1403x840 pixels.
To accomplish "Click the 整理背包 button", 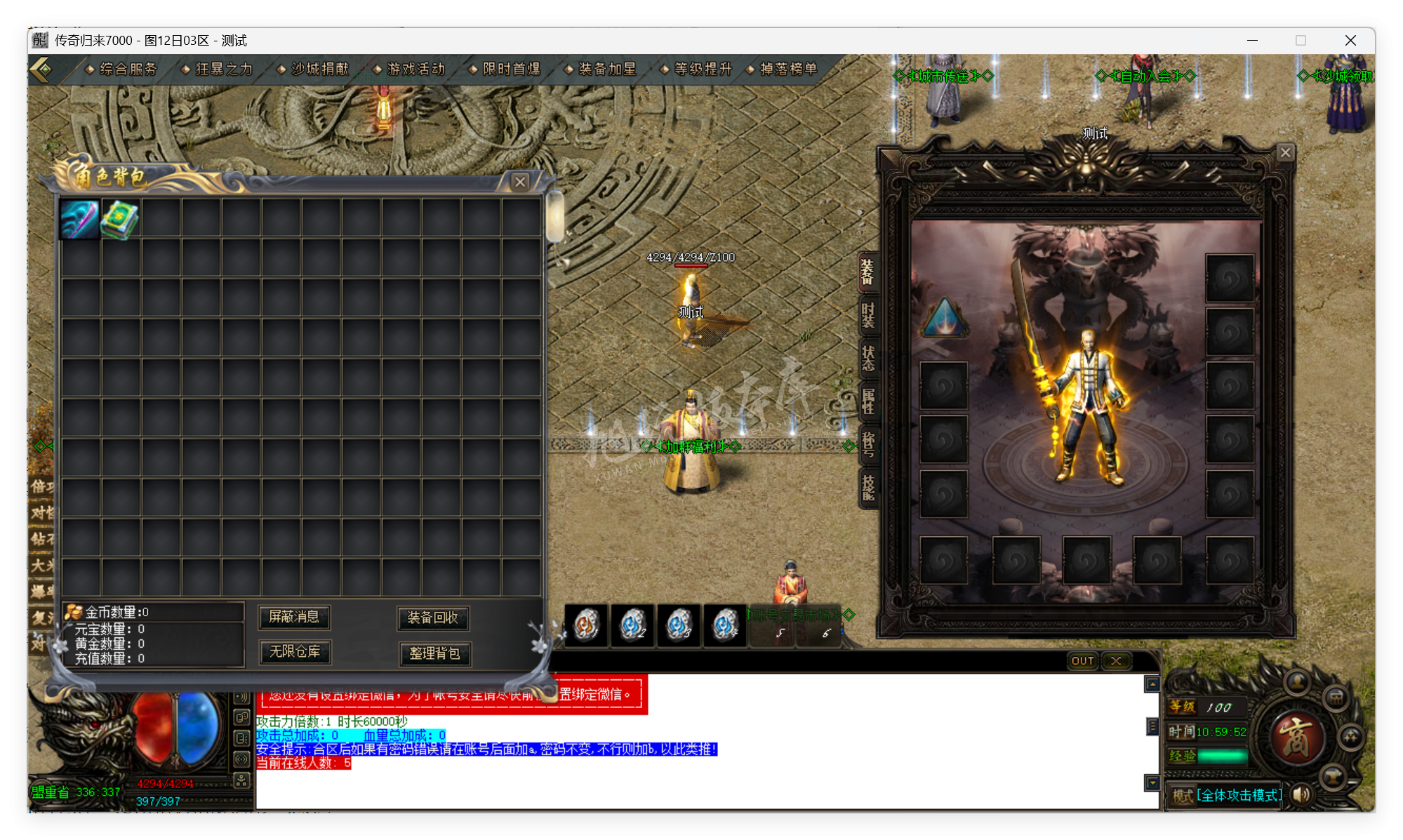I will (435, 654).
